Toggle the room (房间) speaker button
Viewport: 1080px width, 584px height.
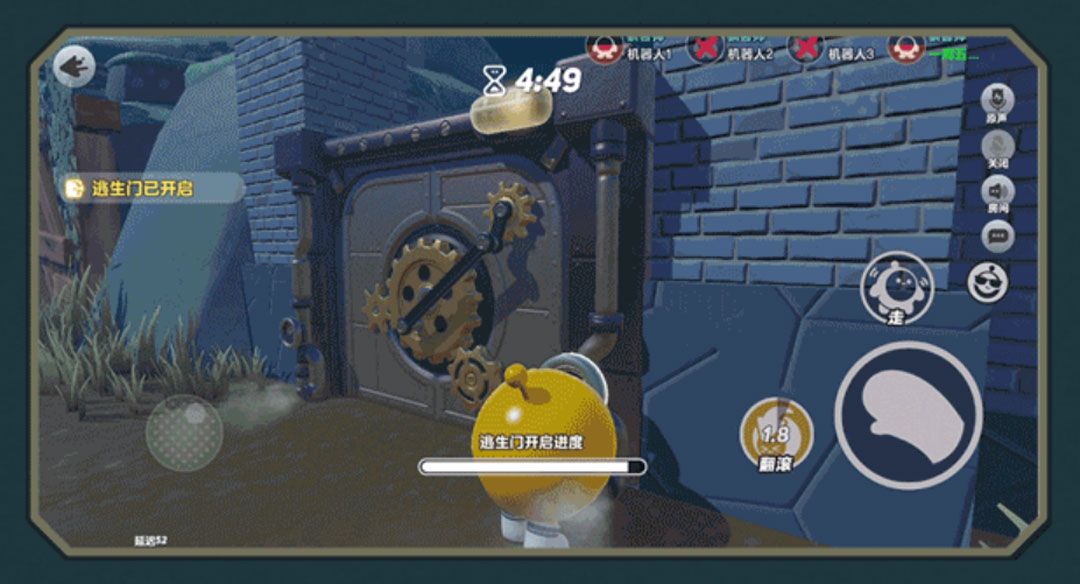pos(997,192)
